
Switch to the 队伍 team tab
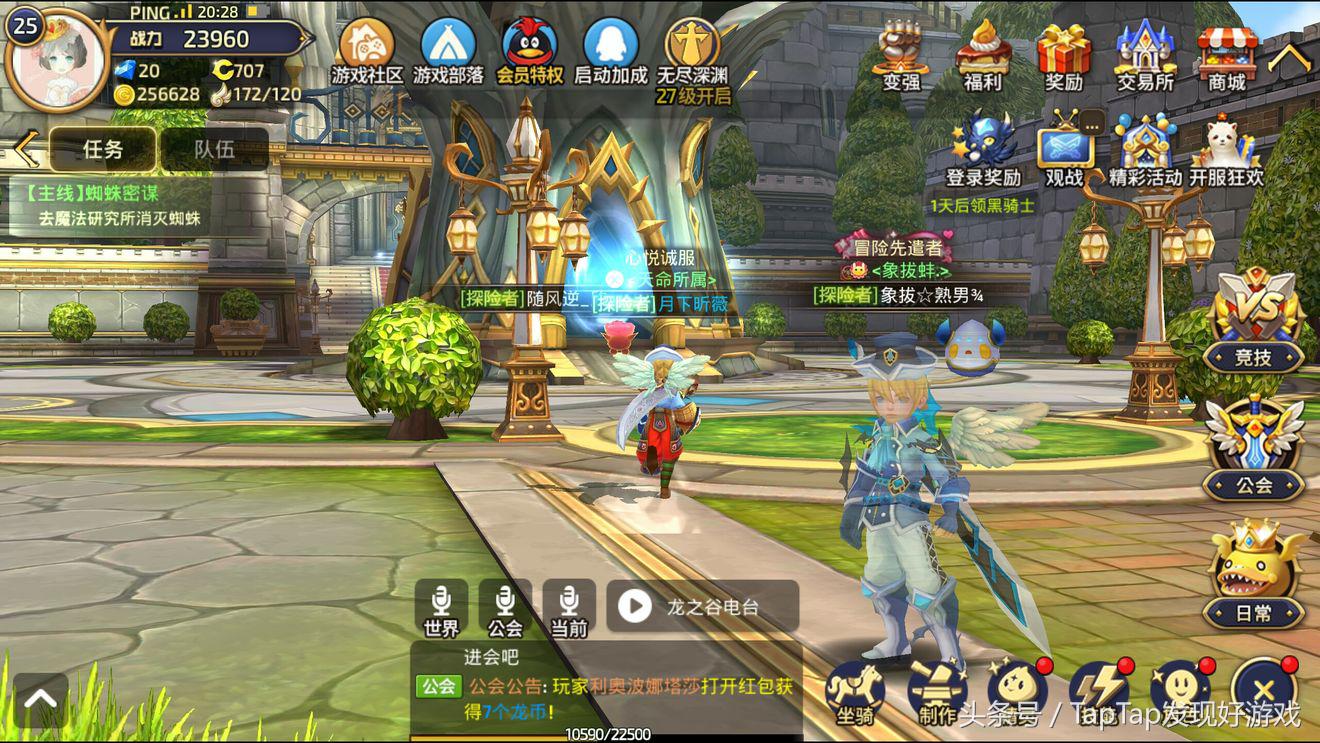click(x=214, y=149)
